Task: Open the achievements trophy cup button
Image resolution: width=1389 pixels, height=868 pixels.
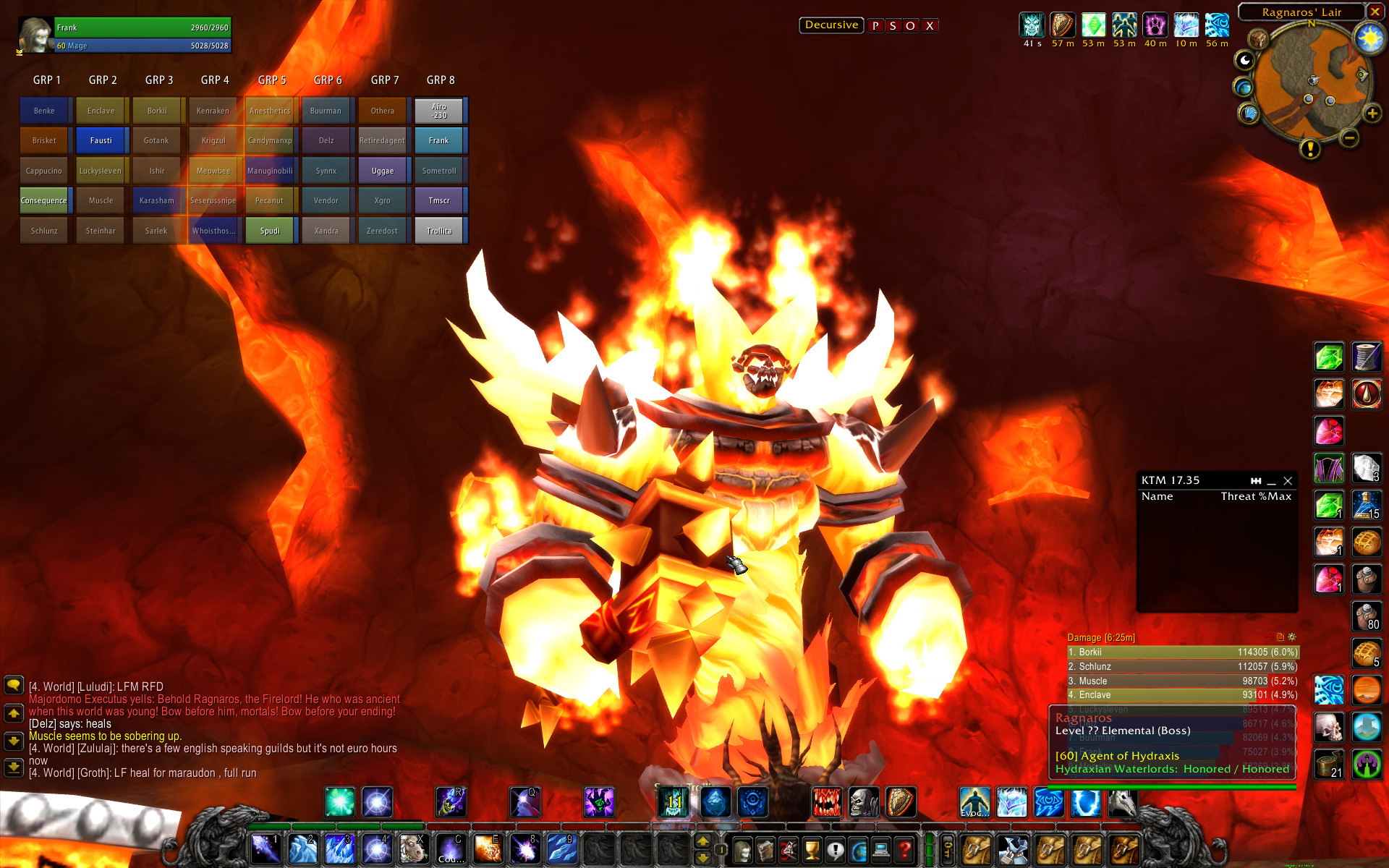Action: [812, 850]
